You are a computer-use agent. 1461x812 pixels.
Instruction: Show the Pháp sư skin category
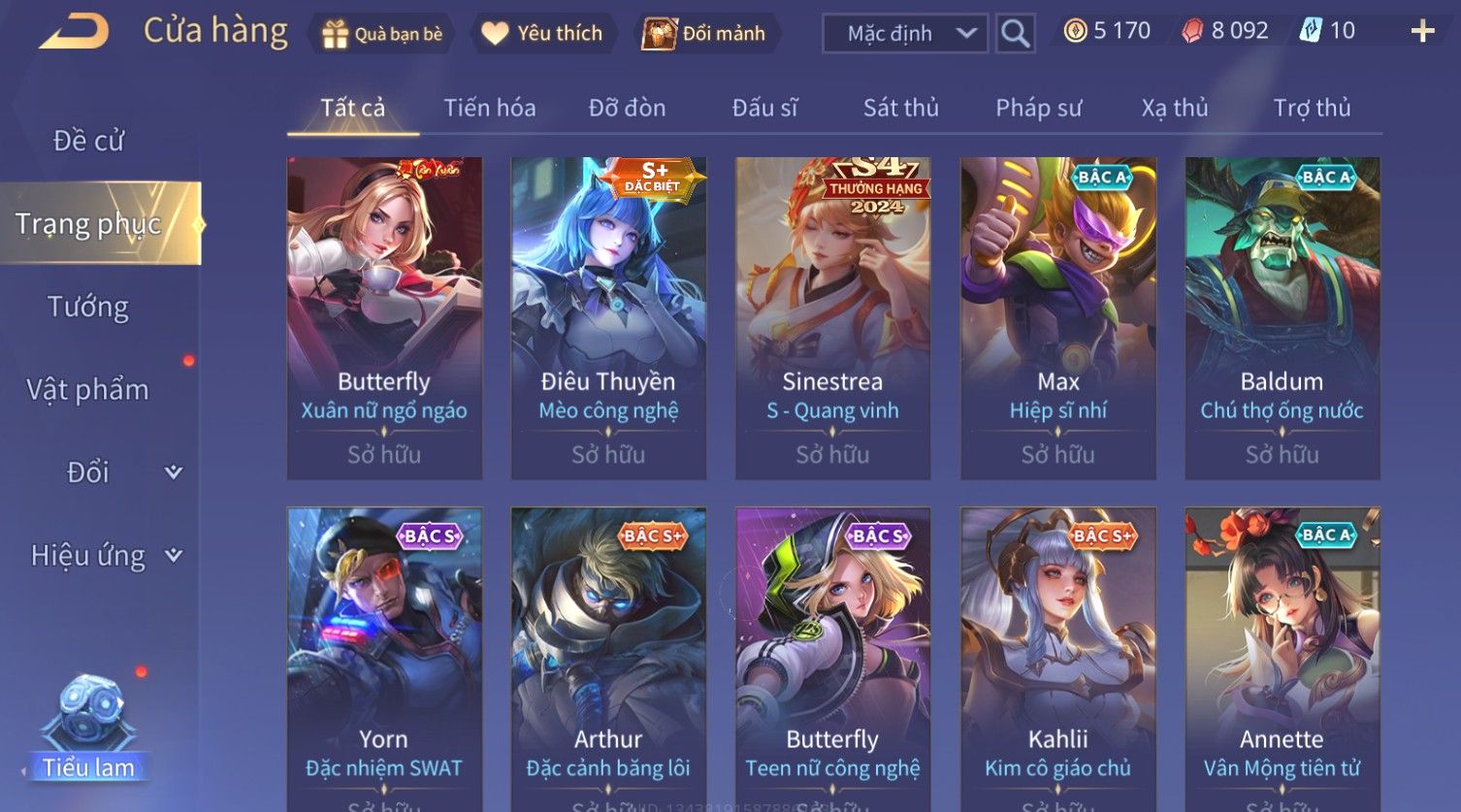click(1038, 108)
